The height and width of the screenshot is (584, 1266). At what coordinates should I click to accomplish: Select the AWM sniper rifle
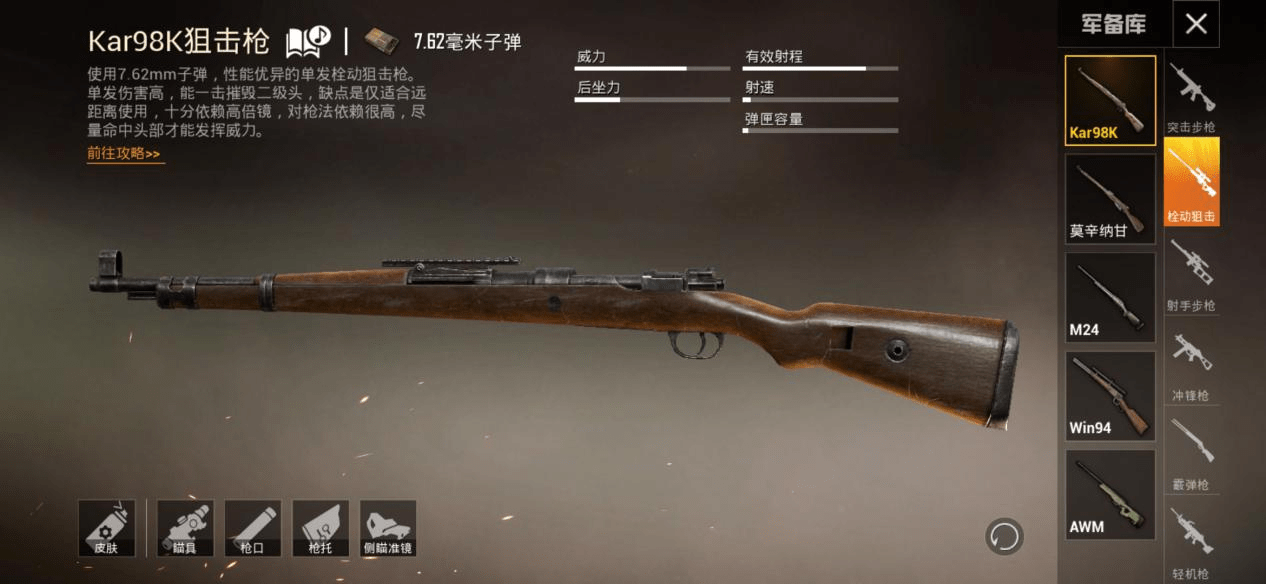tap(1110, 493)
